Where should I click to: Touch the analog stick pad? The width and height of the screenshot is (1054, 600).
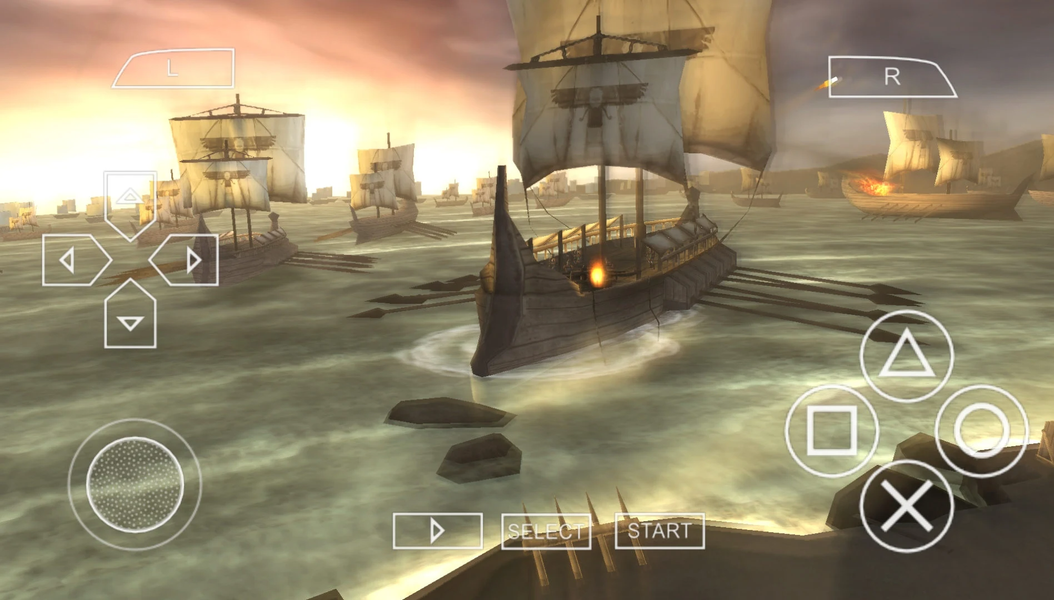(x=135, y=484)
